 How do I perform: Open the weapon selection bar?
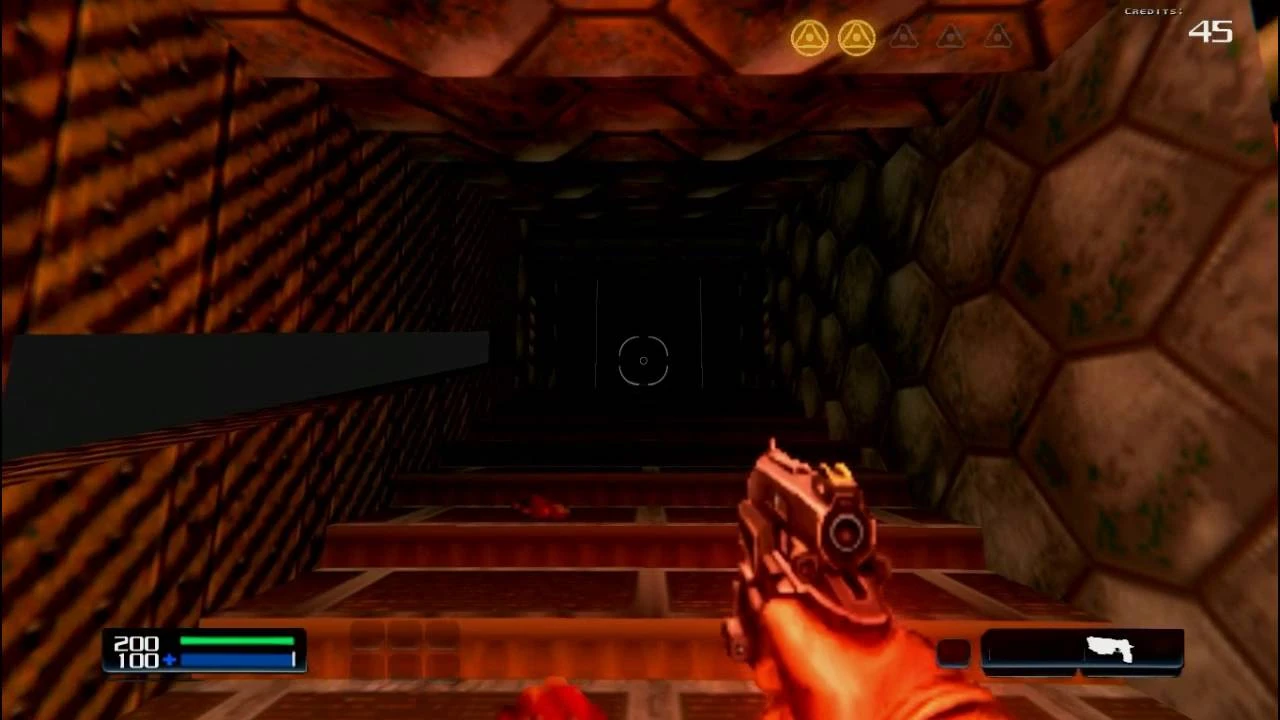[x=1083, y=651]
